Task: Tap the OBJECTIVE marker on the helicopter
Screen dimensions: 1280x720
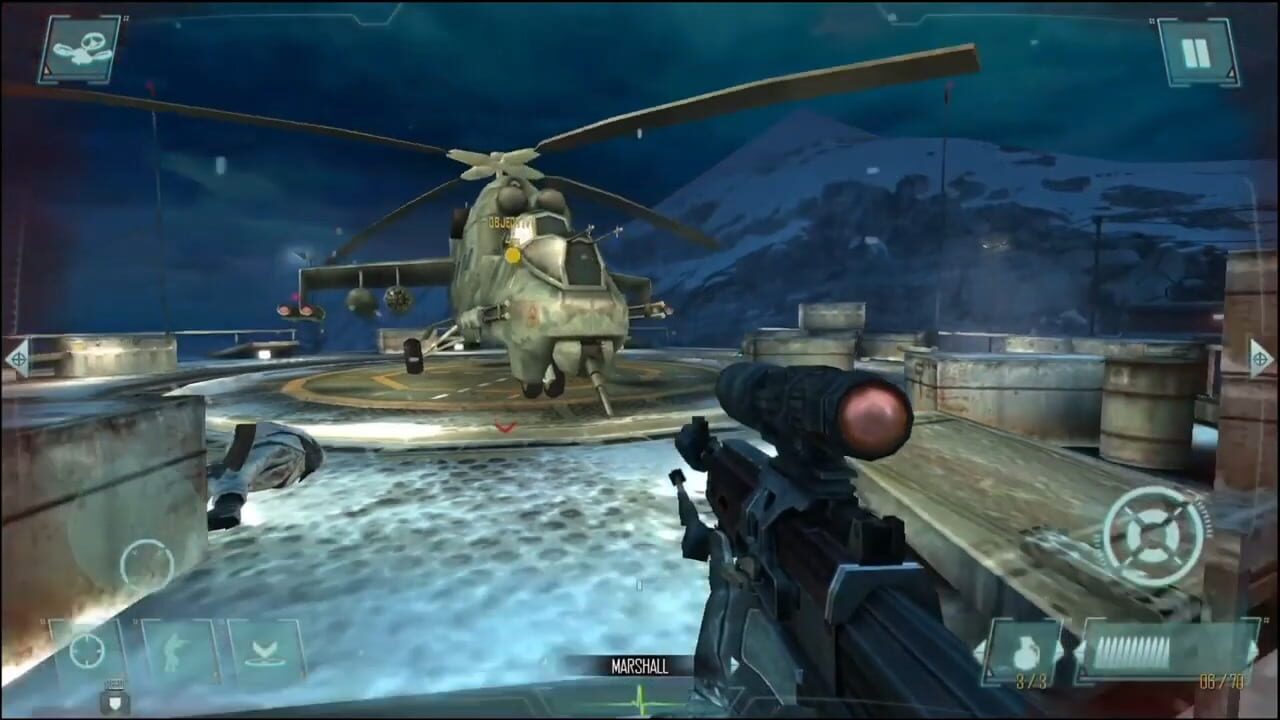Action: (x=511, y=221)
